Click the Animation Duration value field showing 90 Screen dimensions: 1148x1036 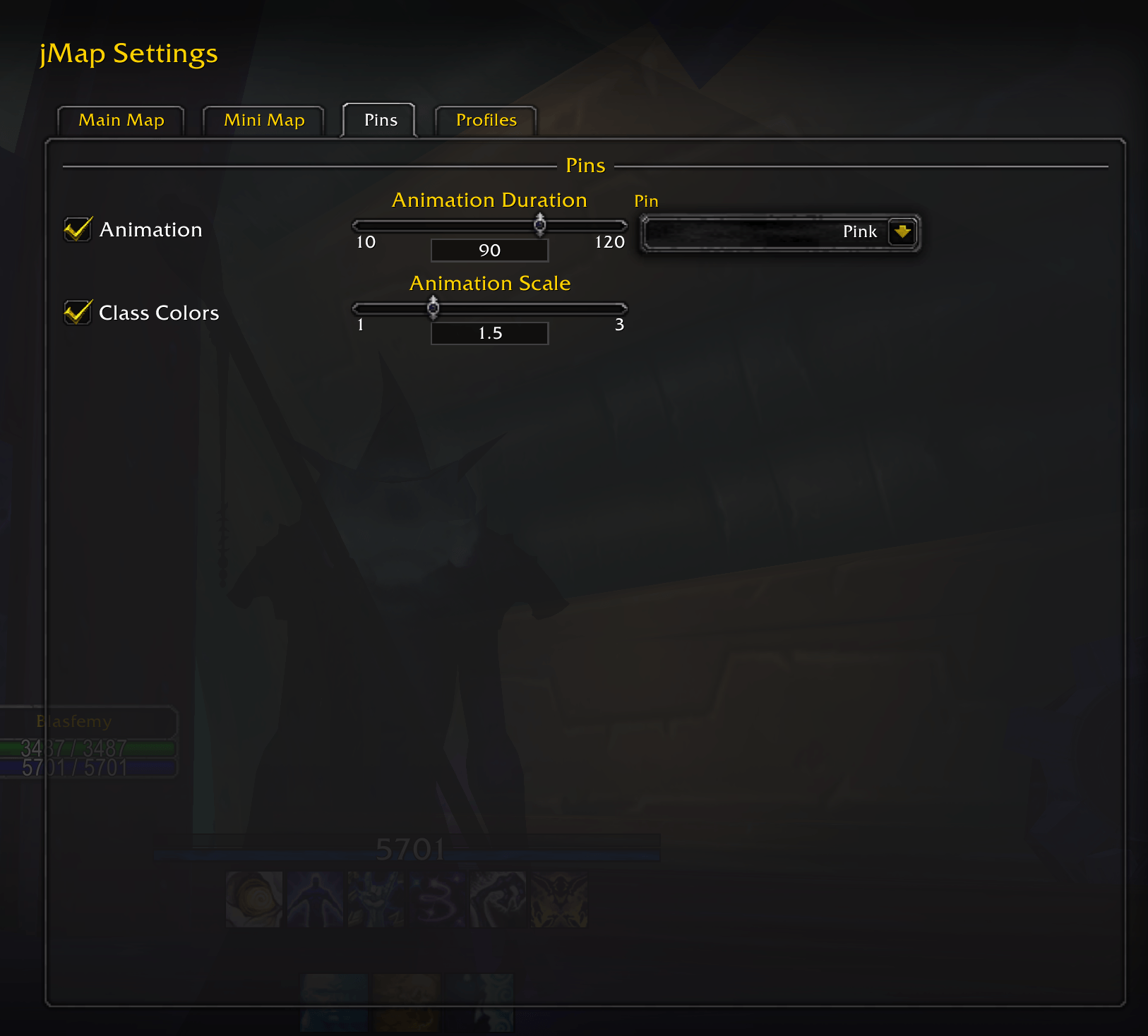tap(489, 250)
